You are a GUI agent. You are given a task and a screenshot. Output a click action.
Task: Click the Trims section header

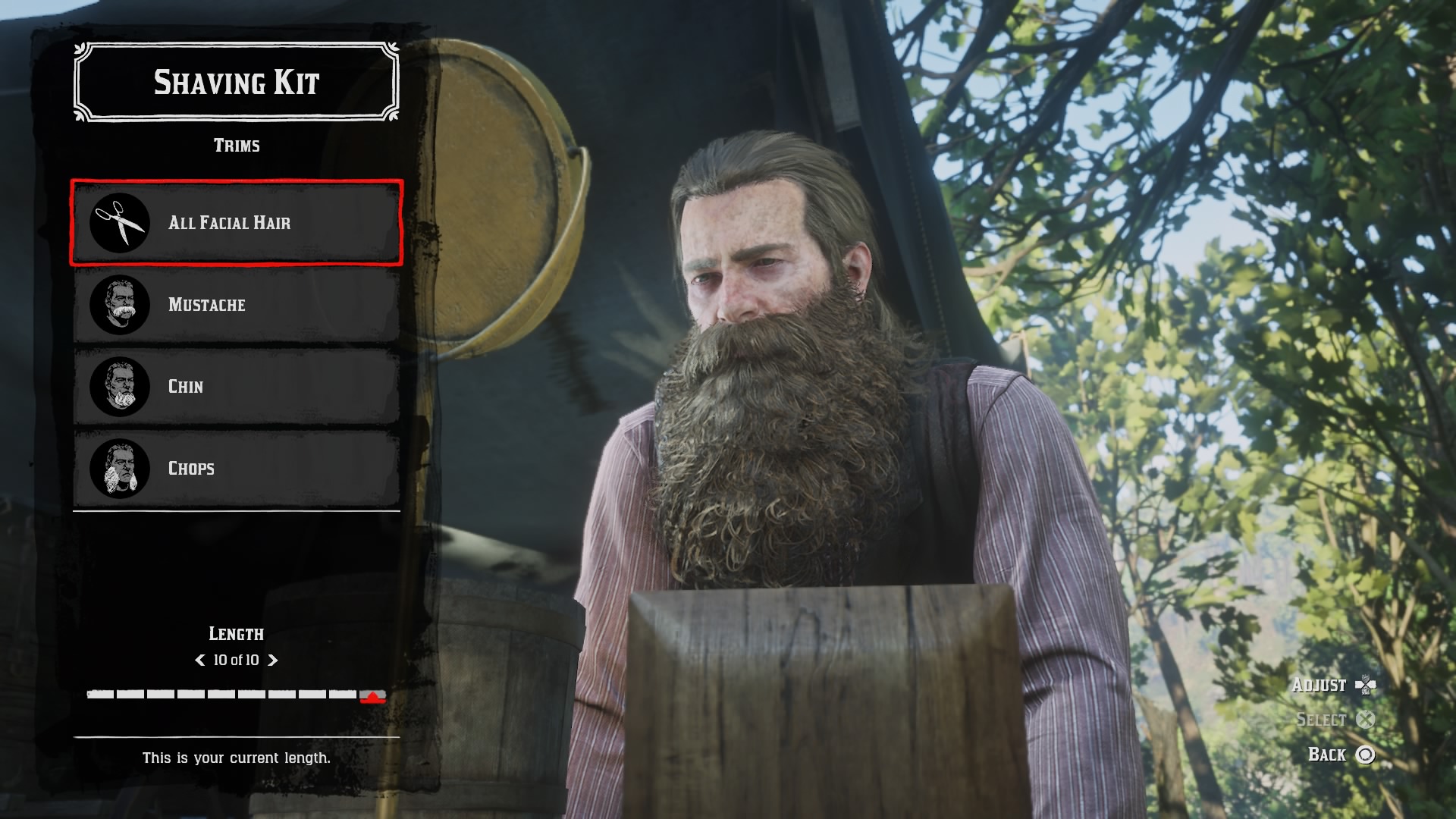(x=236, y=145)
